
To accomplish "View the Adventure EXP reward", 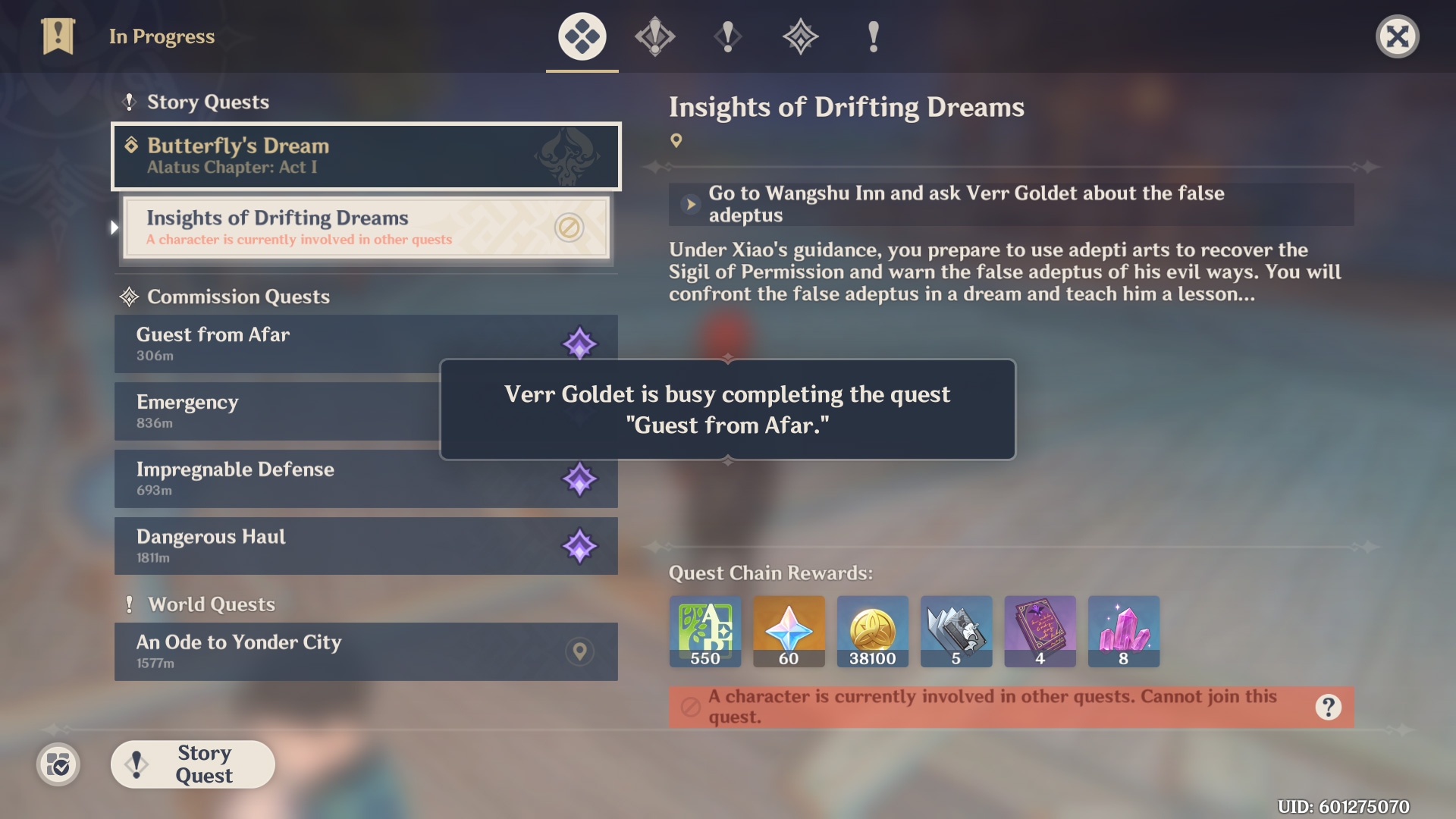I will pyautogui.click(x=705, y=631).
